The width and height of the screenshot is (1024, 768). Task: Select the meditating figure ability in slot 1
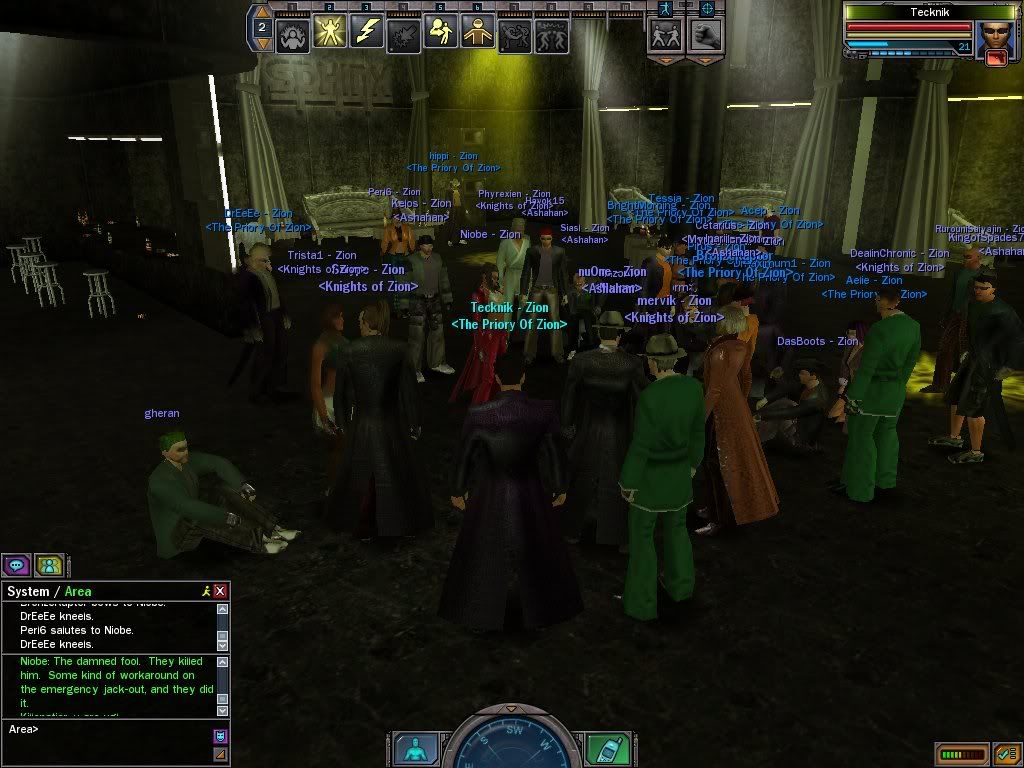[293, 34]
